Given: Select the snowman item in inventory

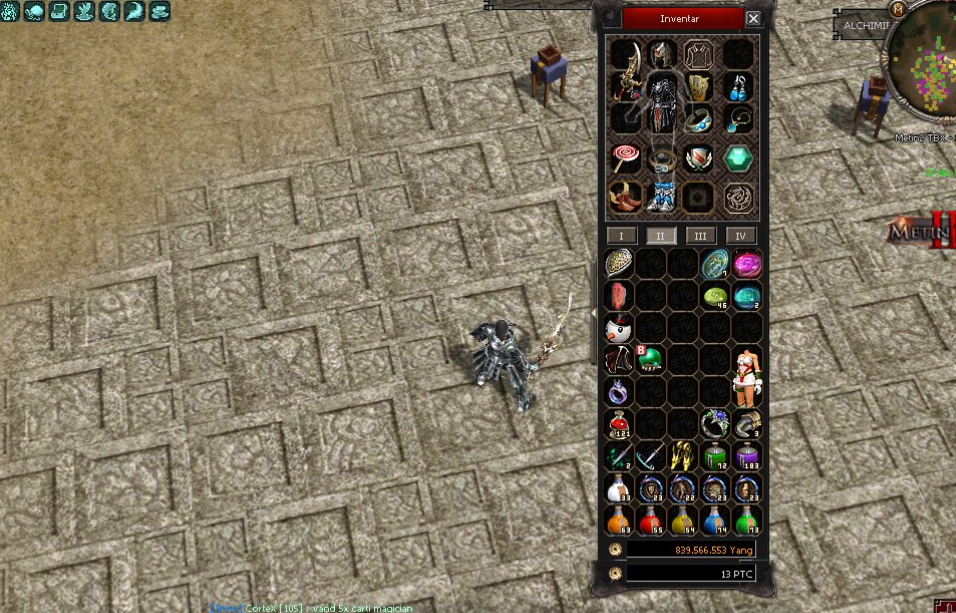Looking at the screenshot, I should tap(619, 327).
